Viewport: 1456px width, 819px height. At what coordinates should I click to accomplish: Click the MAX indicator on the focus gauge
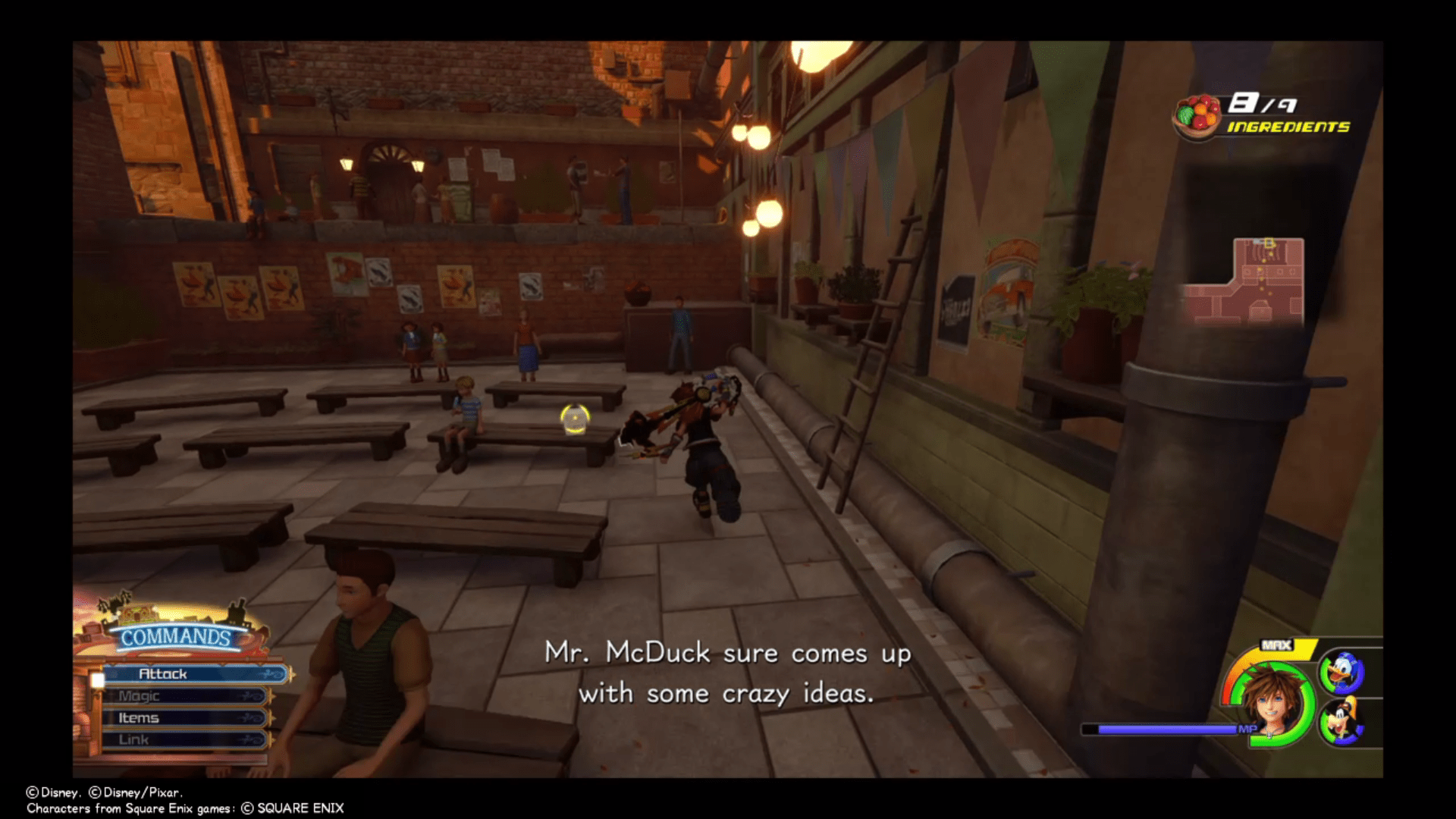pyautogui.click(x=1276, y=645)
